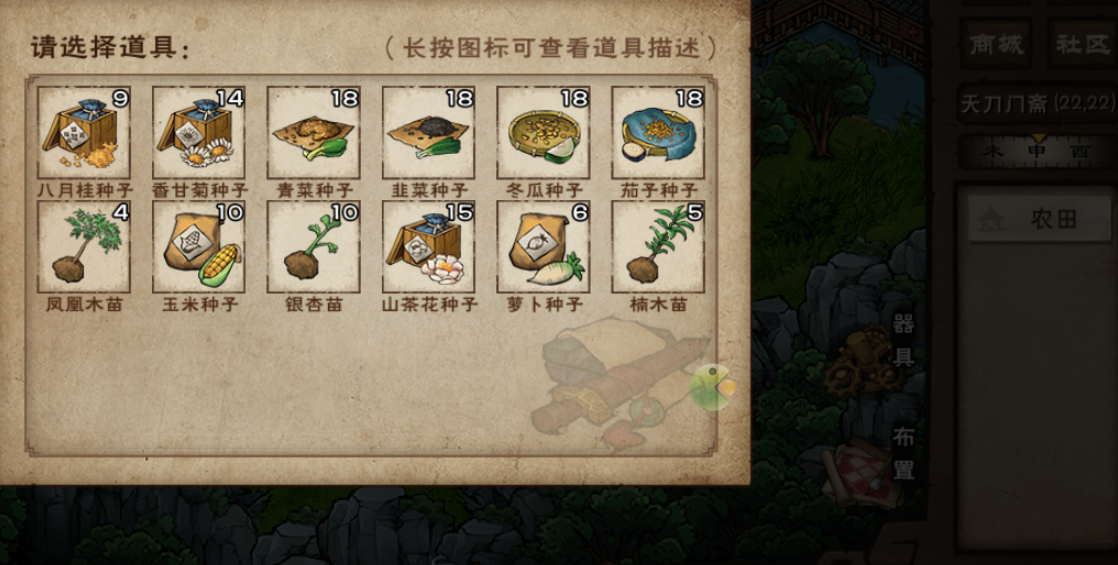Choose the 冬瓜种子 seed plate
This screenshot has width=1118, height=565.
543,133
